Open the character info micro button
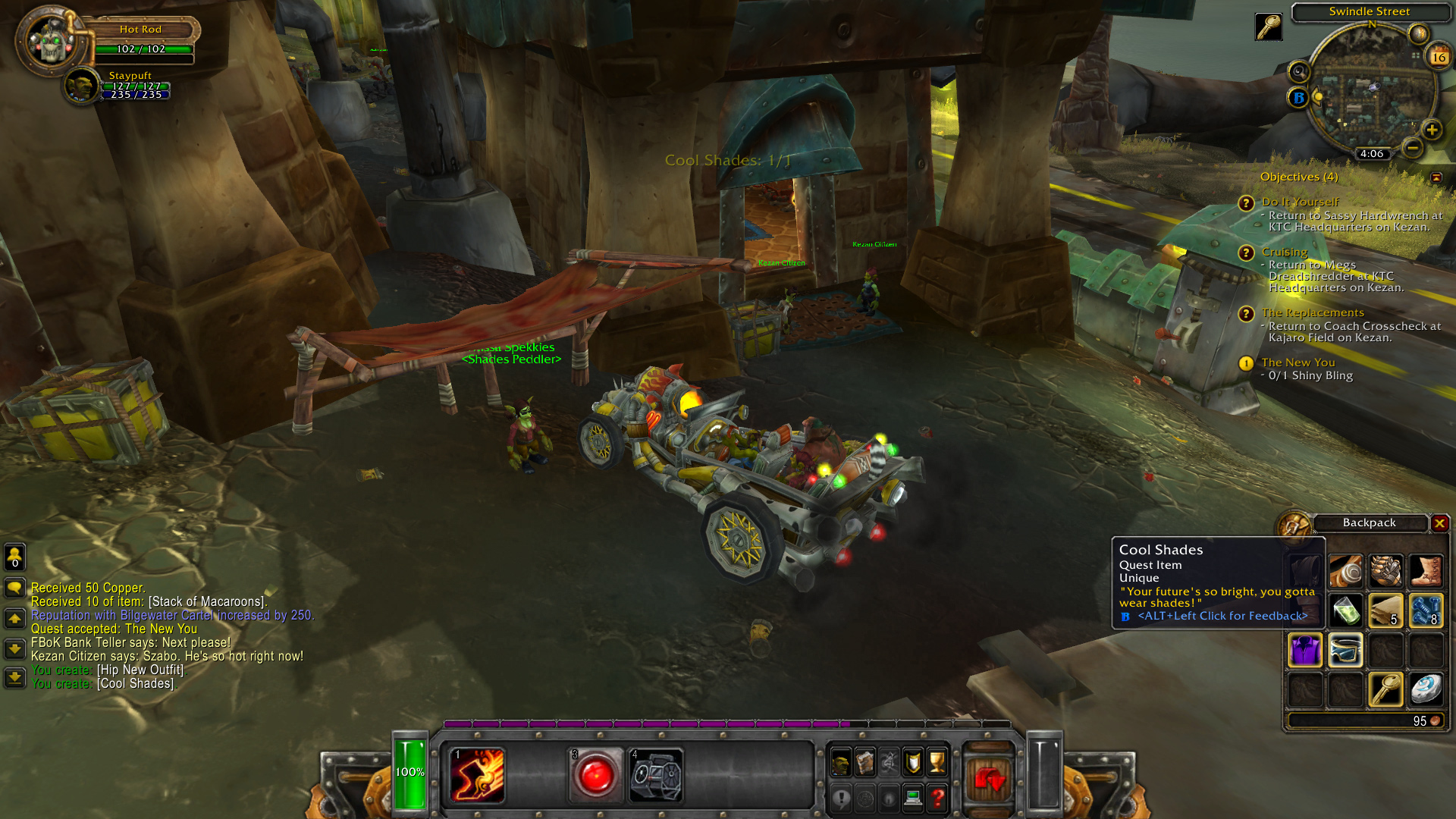Image resolution: width=1456 pixels, height=819 pixels. [x=840, y=762]
